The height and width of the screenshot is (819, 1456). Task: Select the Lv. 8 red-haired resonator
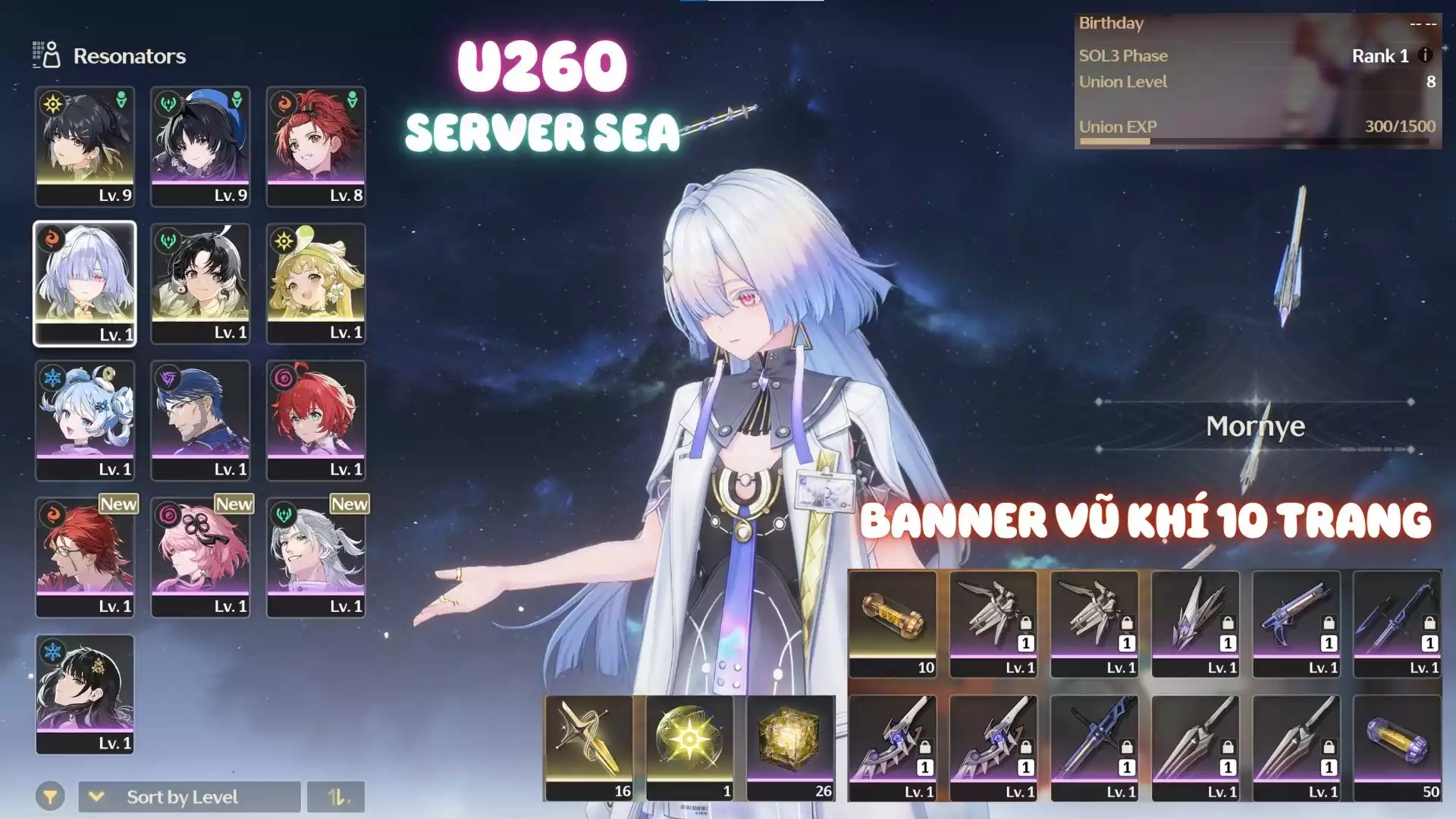[x=315, y=146]
